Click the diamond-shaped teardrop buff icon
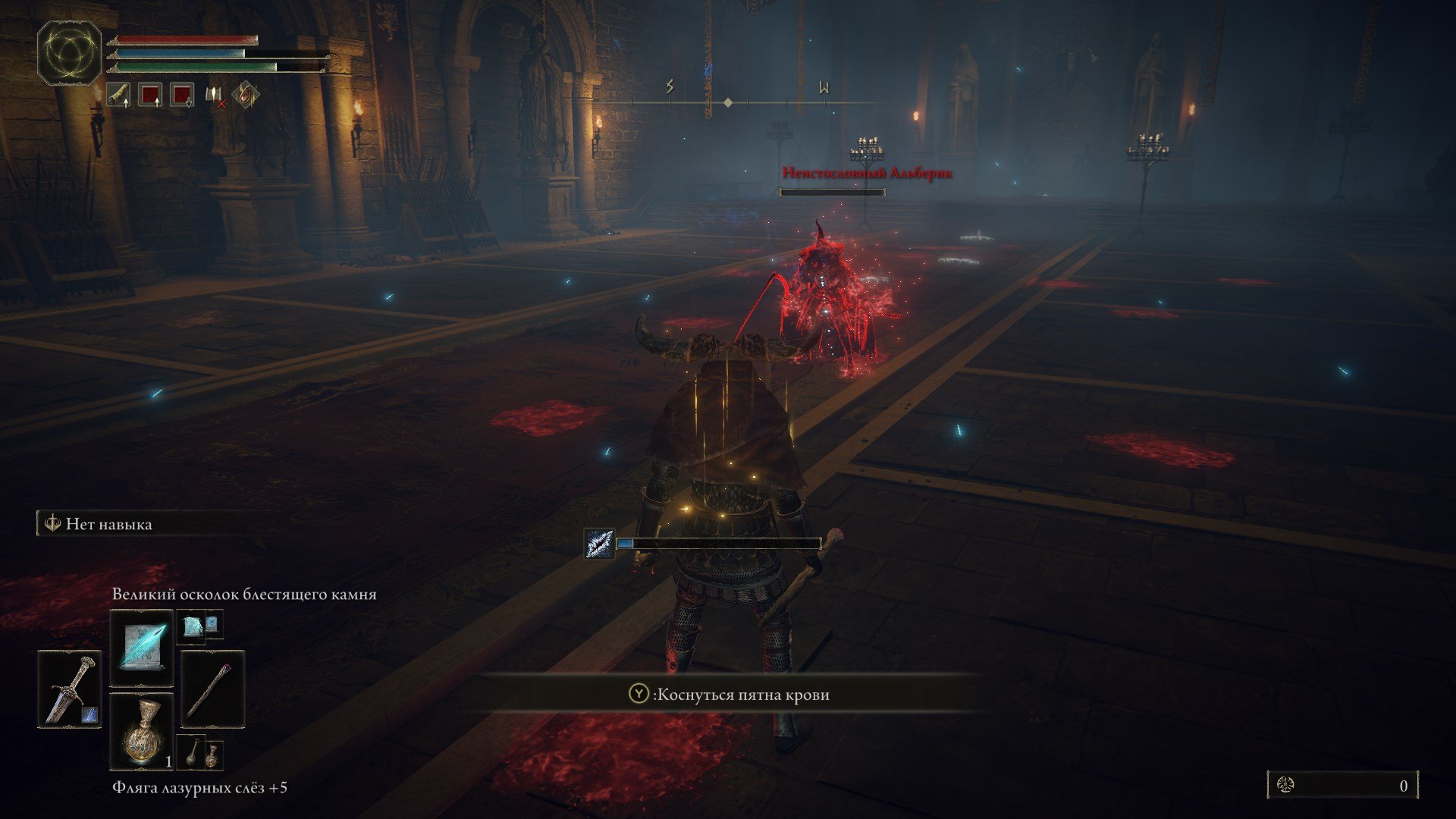 (x=246, y=95)
